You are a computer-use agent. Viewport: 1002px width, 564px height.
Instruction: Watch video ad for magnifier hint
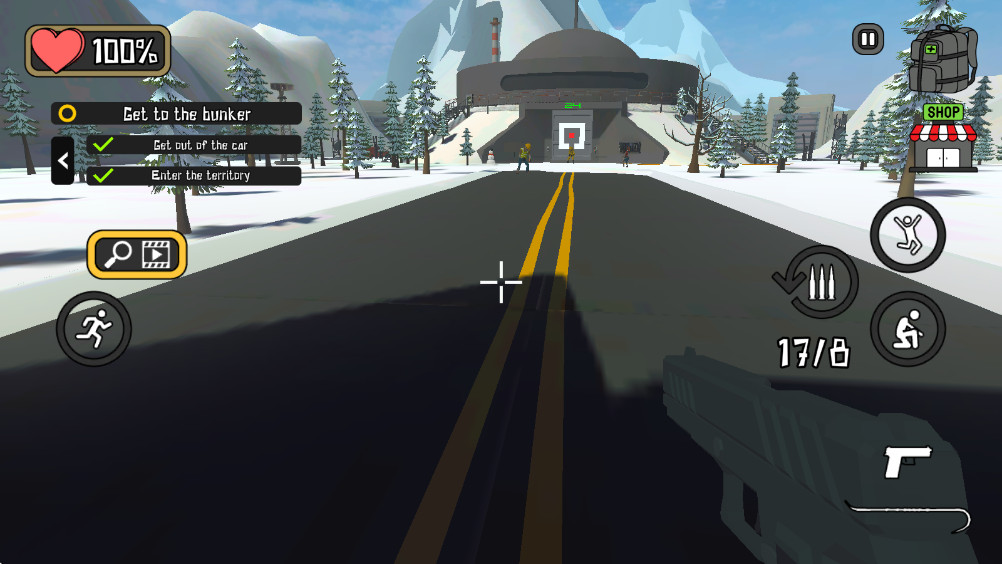click(137, 255)
